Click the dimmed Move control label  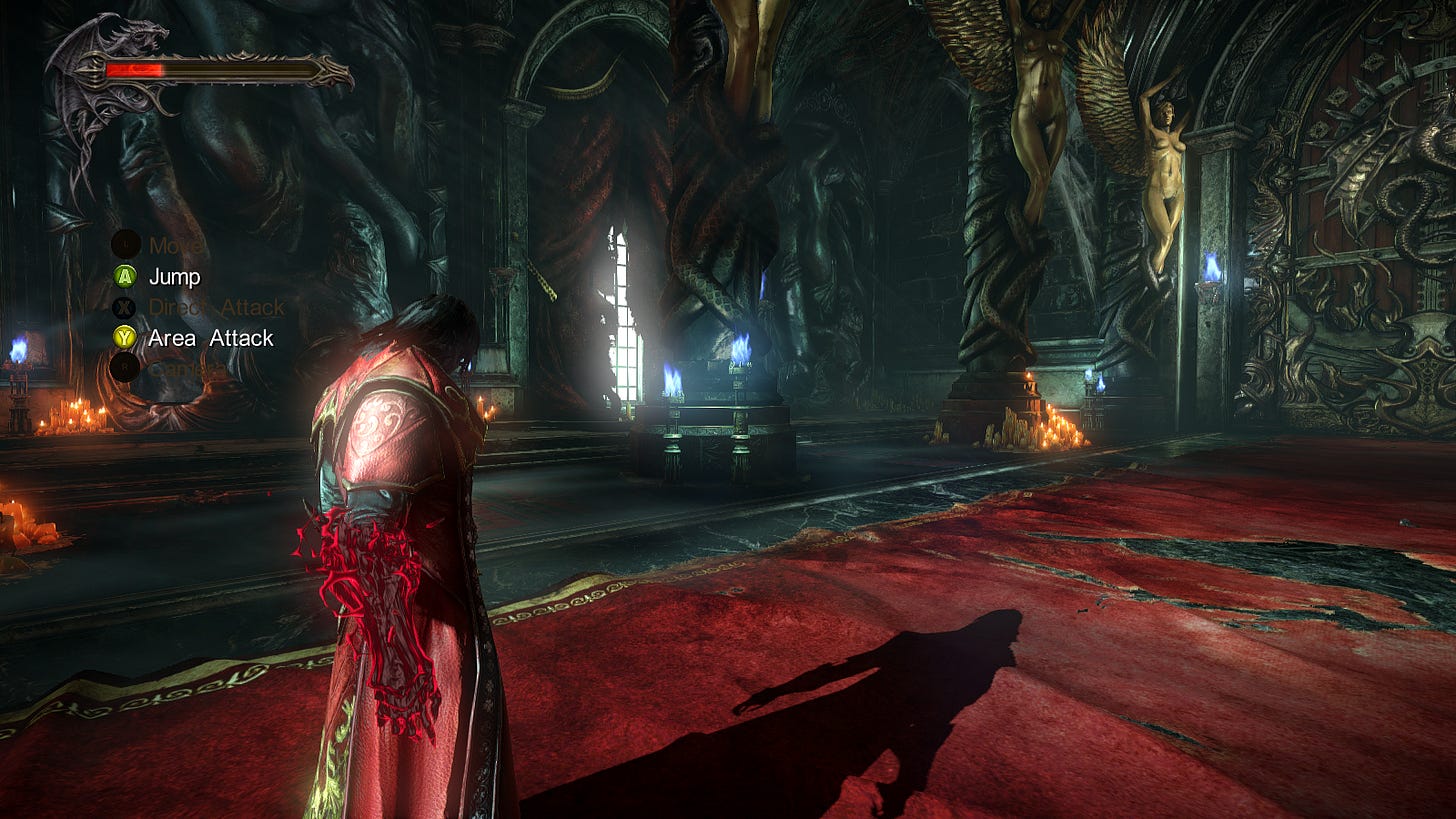tap(175, 243)
